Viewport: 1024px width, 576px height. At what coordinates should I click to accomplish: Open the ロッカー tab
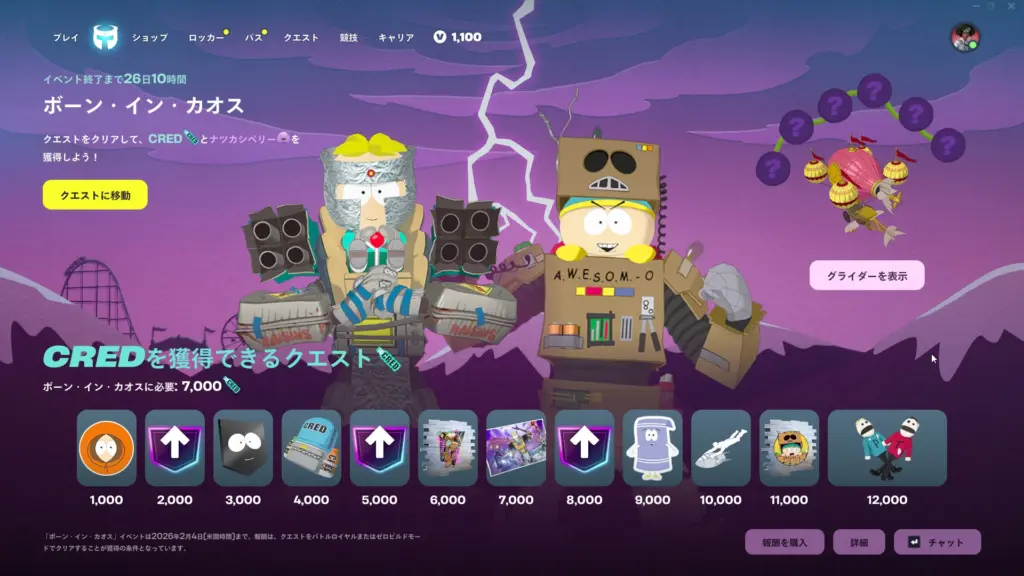207,38
